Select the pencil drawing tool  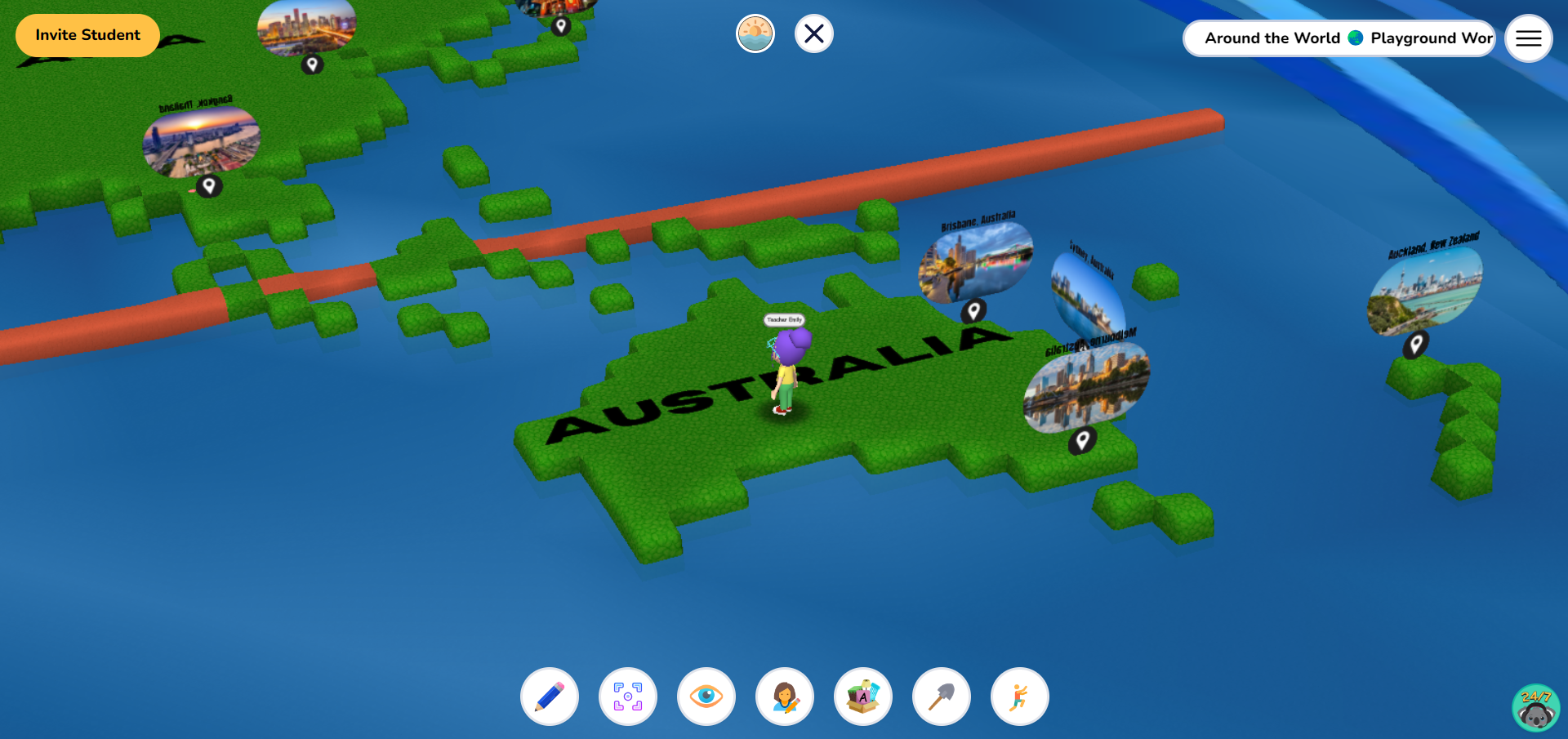click(x=549, y=696)
